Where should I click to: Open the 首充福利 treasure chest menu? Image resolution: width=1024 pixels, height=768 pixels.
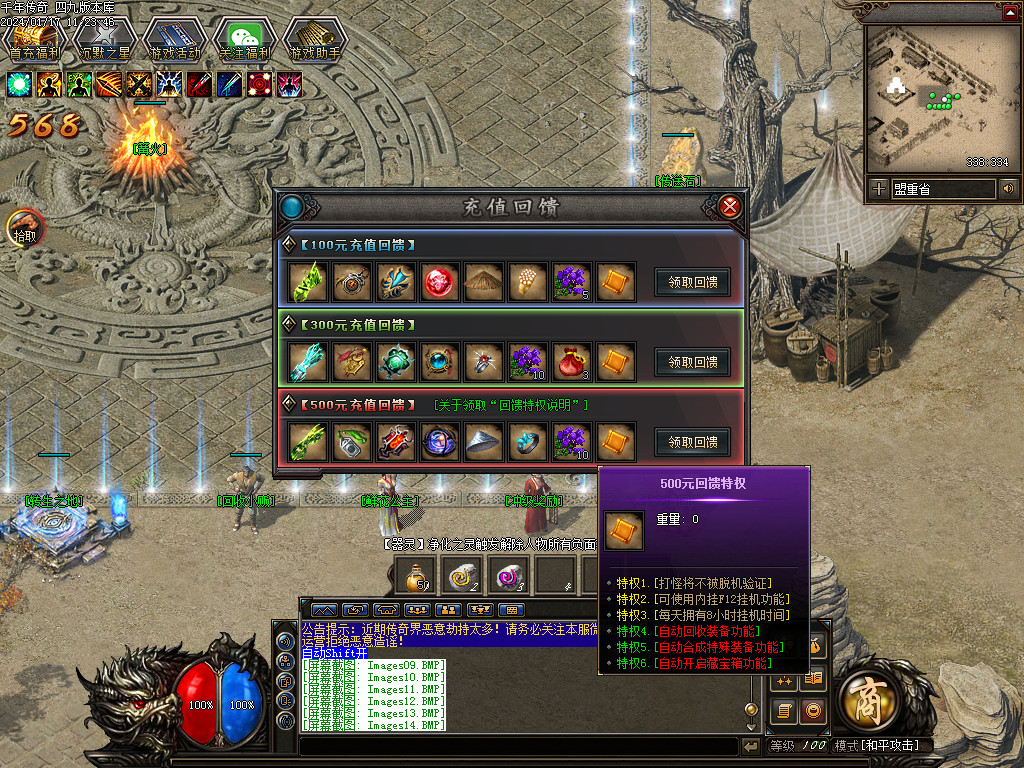35,38
